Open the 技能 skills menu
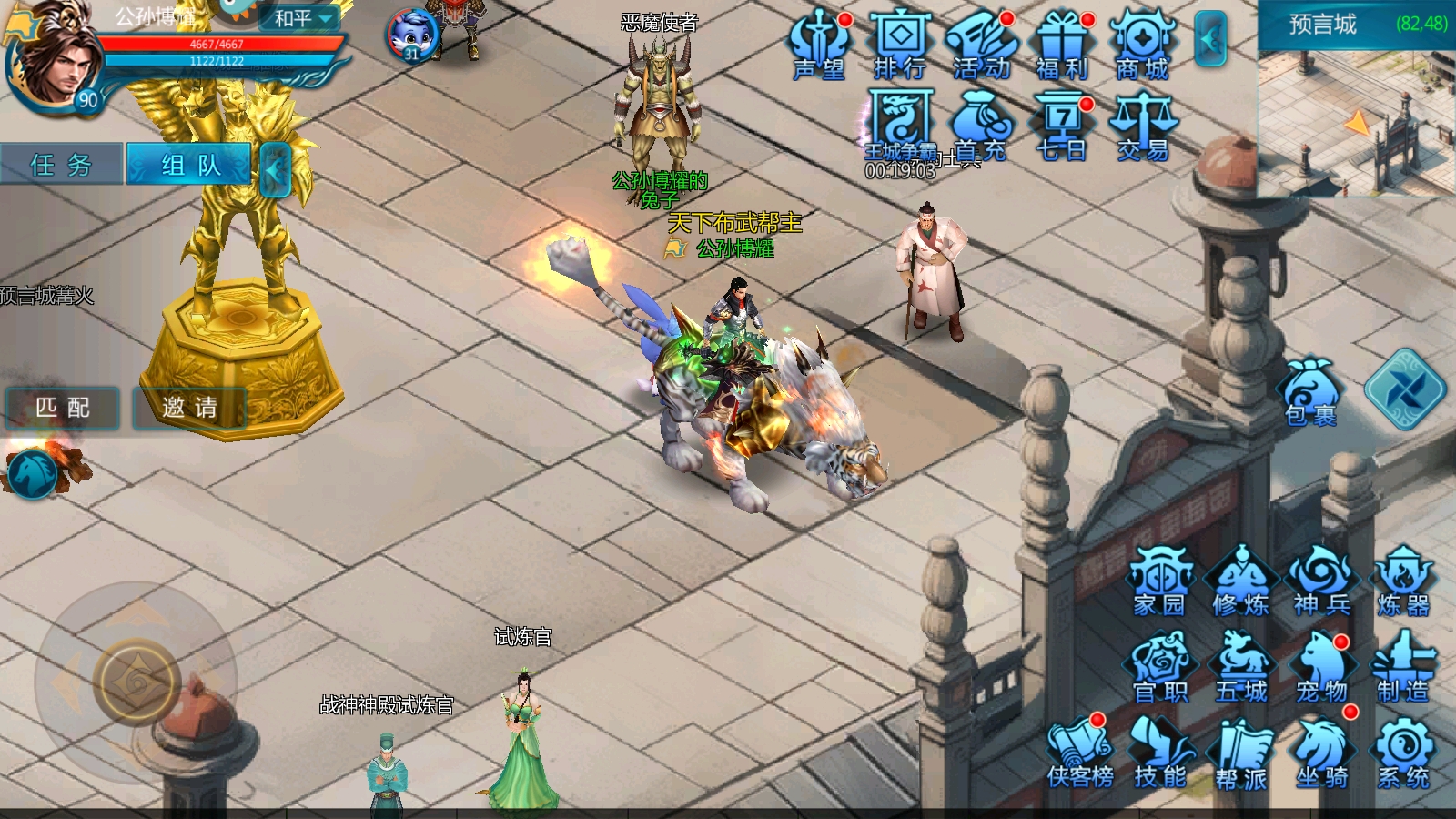The height and width of the screenshot is (819, 1456). click(x=1160, y=753)
